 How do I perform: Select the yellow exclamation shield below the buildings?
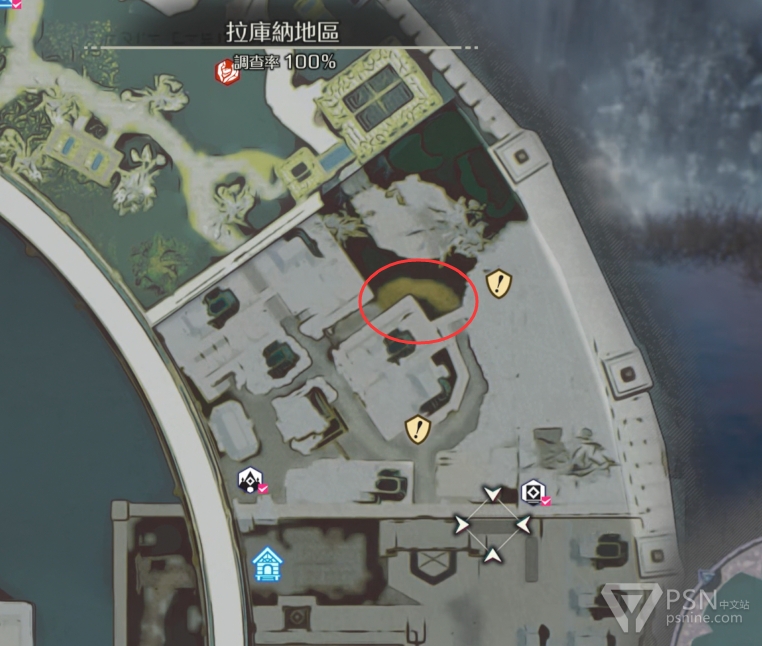click(x=417, y=430)
